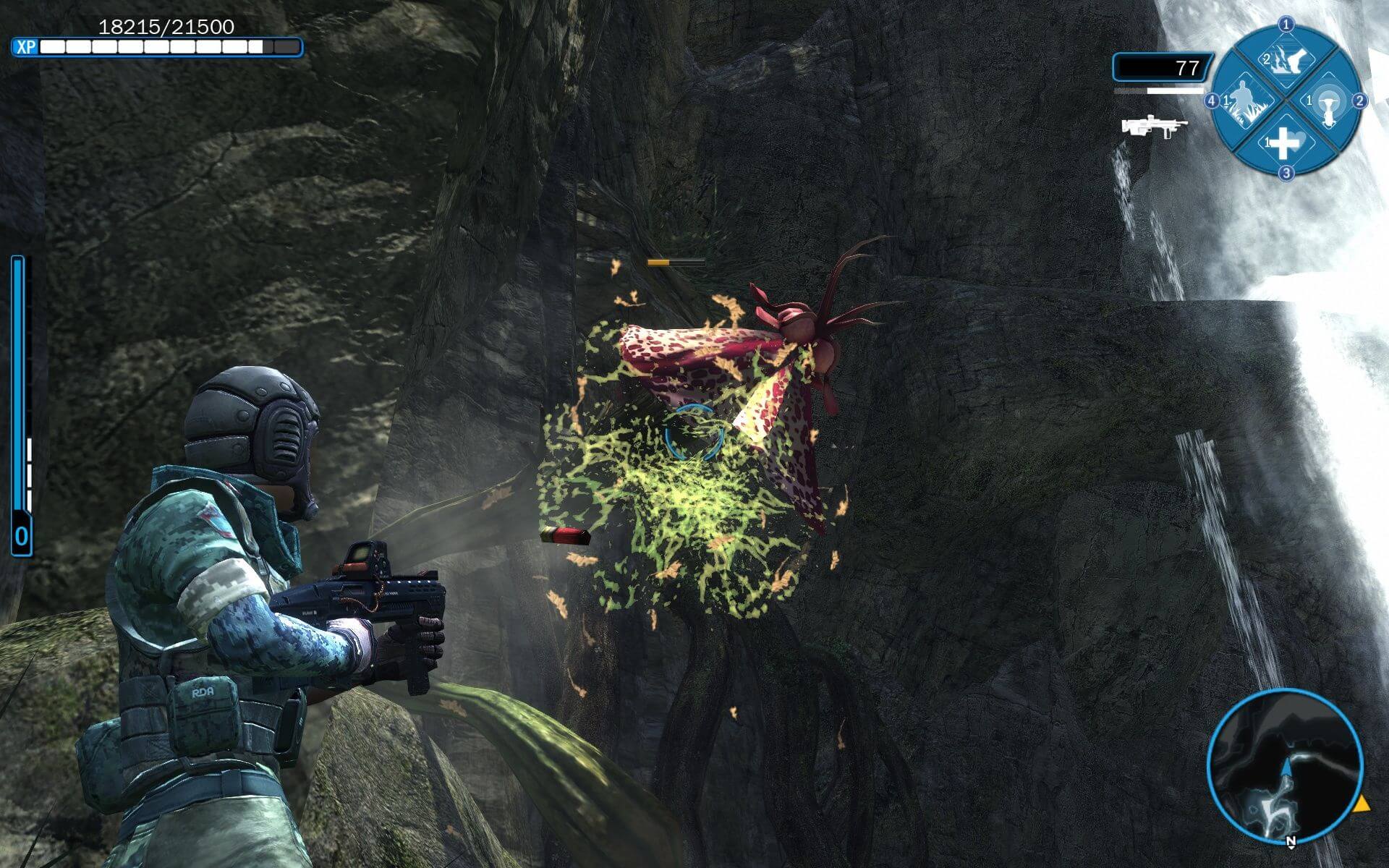
Task: Select the equipped shotgun weapon icon
Action: pos(1154,127)
